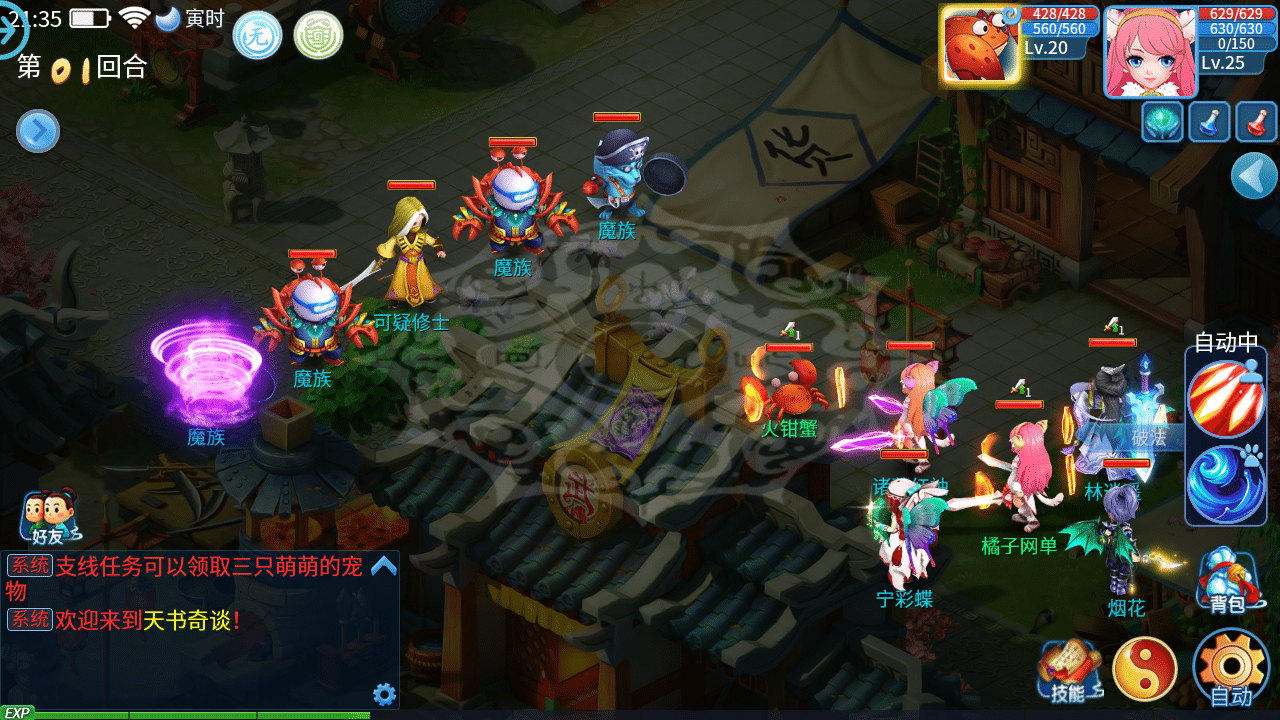Tap the yin-yang symbol button

[1145, 668]
